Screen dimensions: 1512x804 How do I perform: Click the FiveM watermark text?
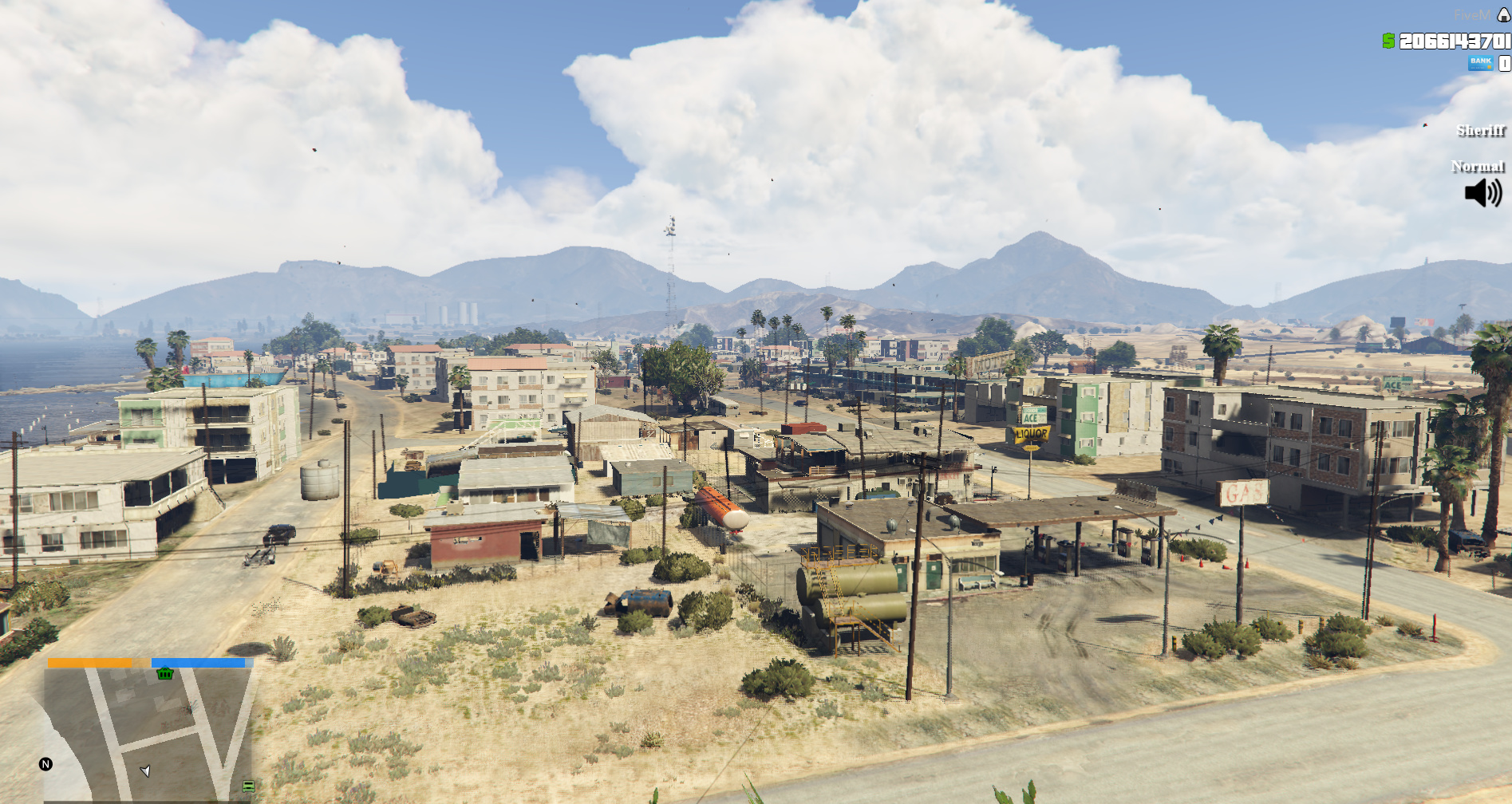pyautogui.click(x=1473, y=14)
